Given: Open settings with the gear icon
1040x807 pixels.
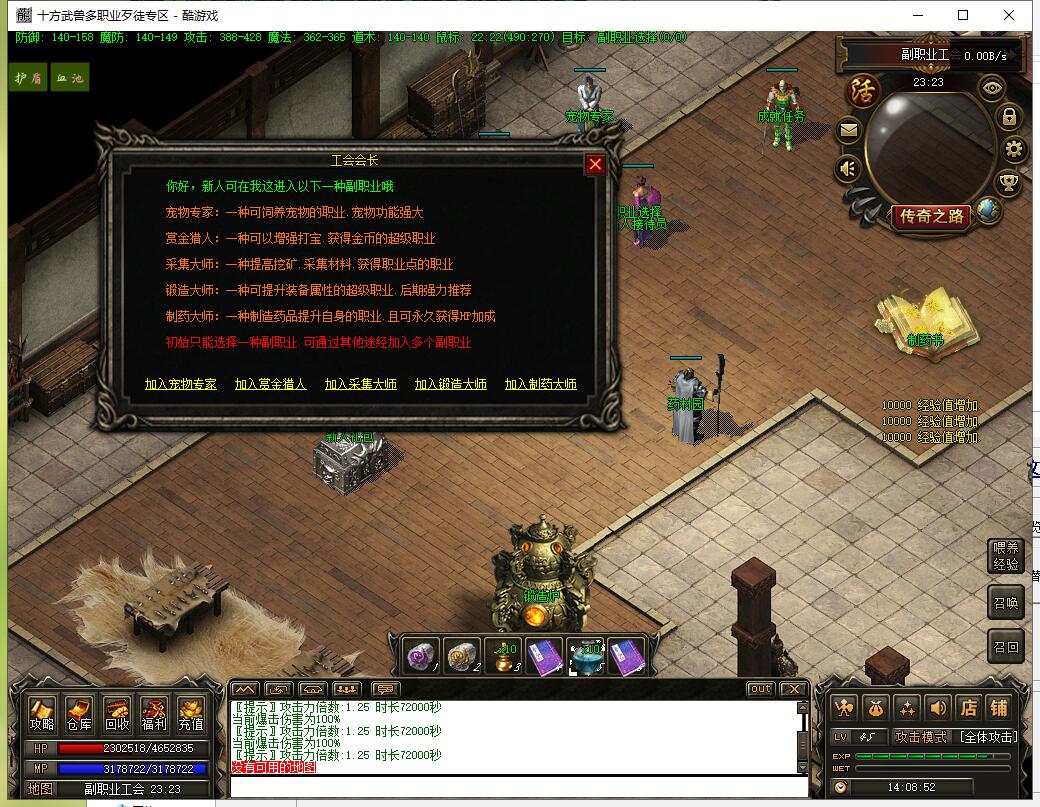Looking at the screenshot, I should coord(1015,150).
